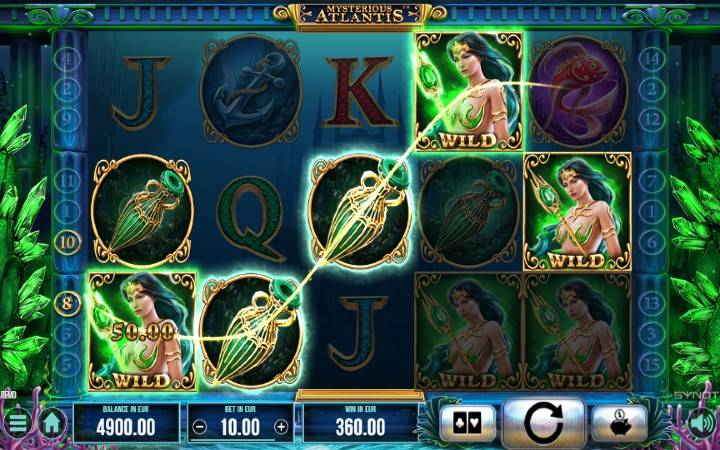720x450 pixels.
Task: Click the piggy bank button
Action: [620, 423]
